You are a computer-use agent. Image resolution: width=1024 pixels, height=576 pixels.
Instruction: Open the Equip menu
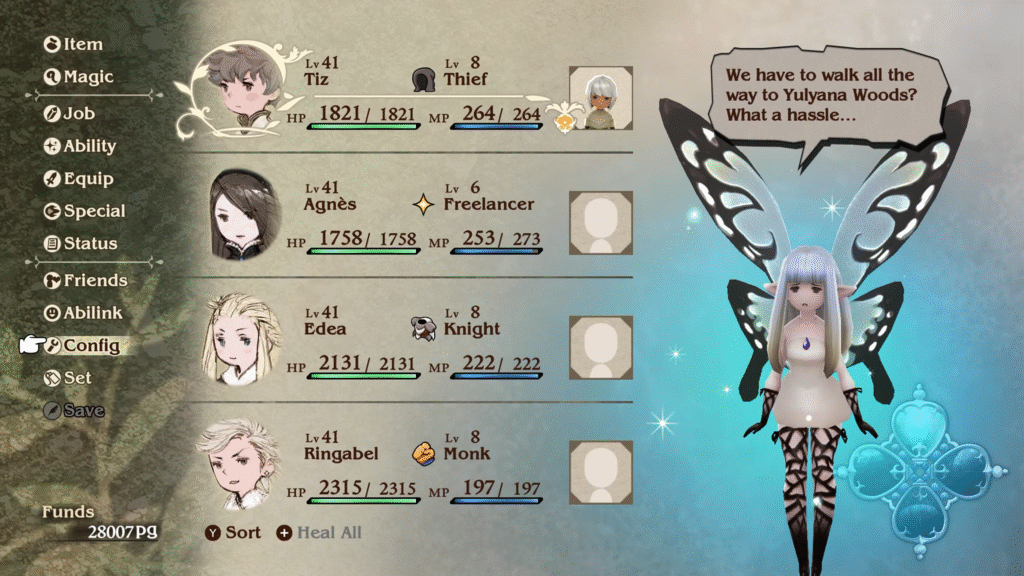(78, 179)
